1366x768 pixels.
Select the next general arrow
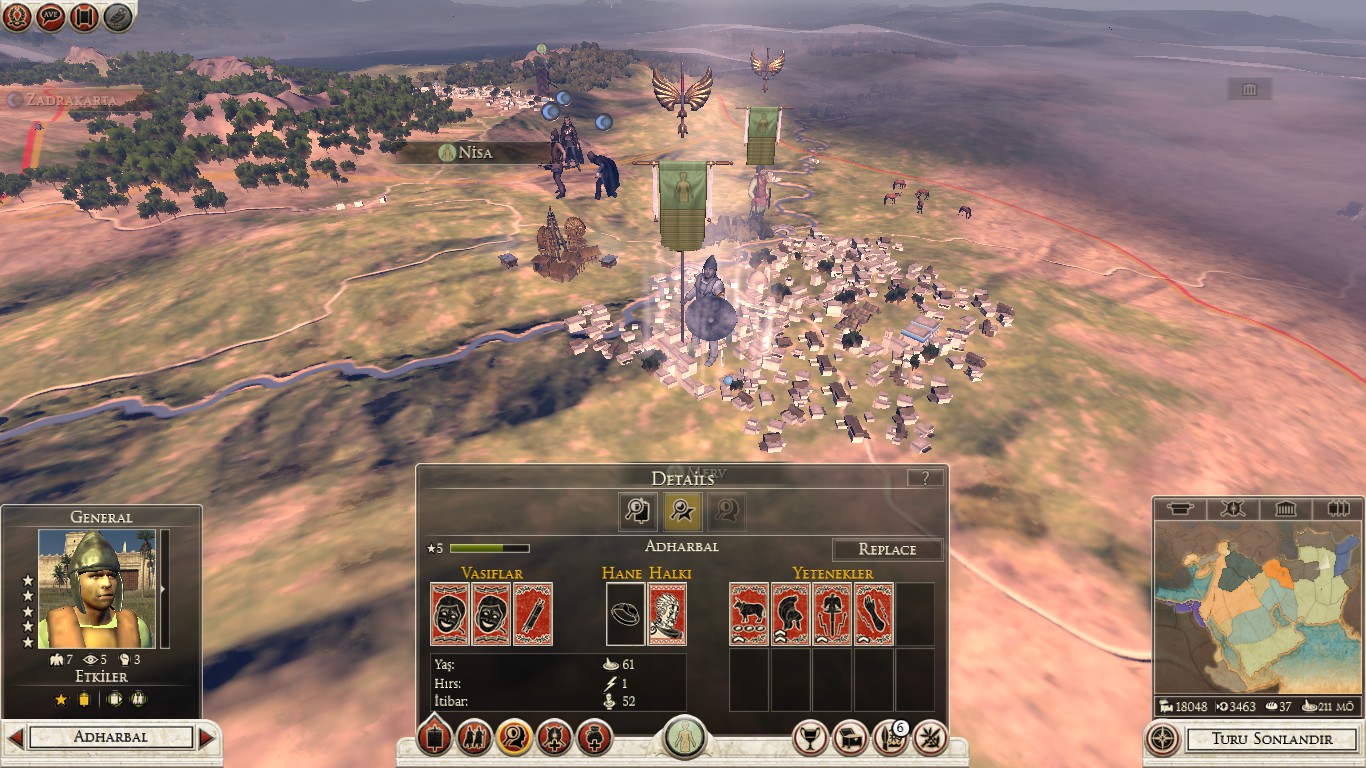point(207,738)
